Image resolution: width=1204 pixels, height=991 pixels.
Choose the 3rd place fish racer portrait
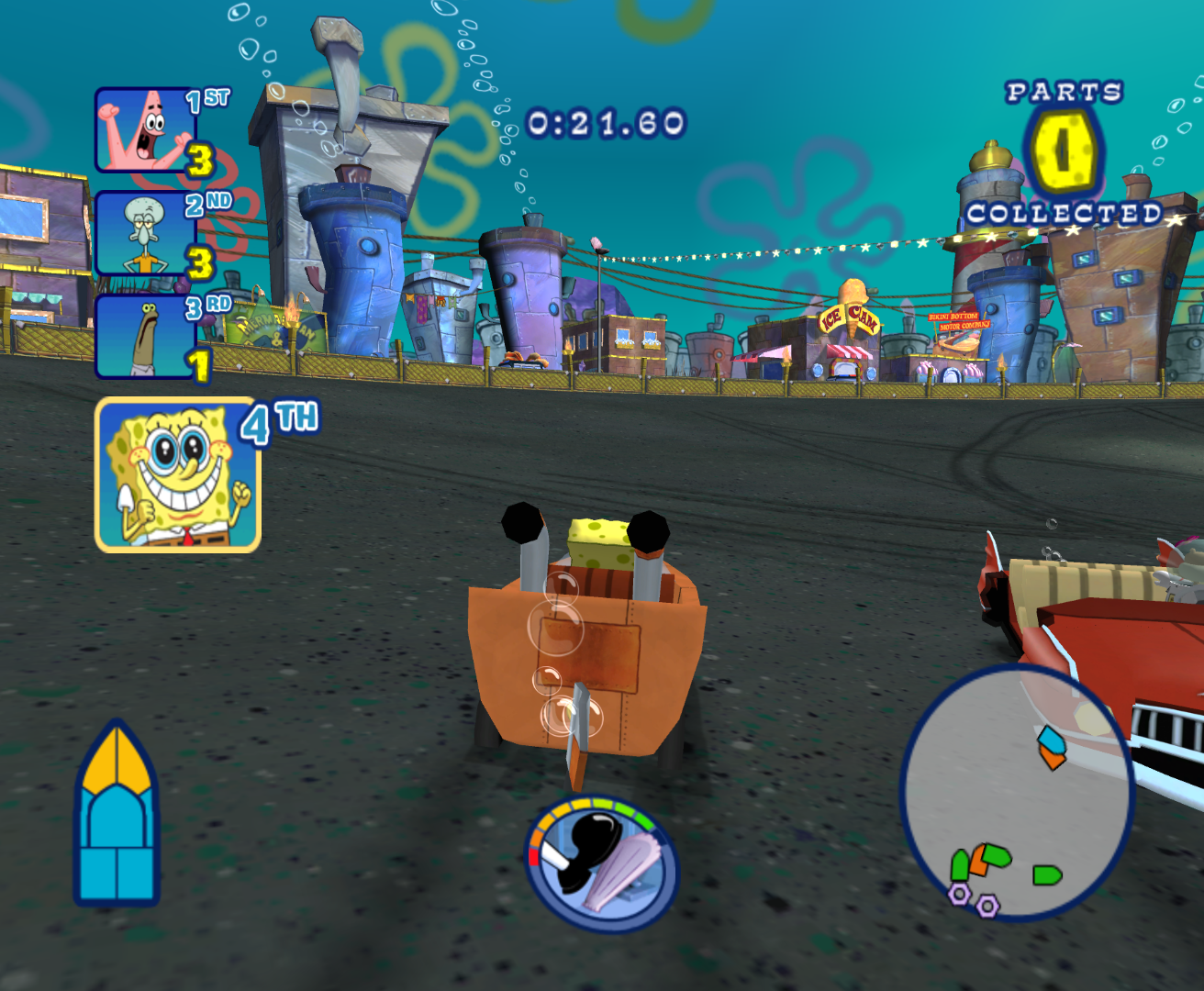[142, 336]
